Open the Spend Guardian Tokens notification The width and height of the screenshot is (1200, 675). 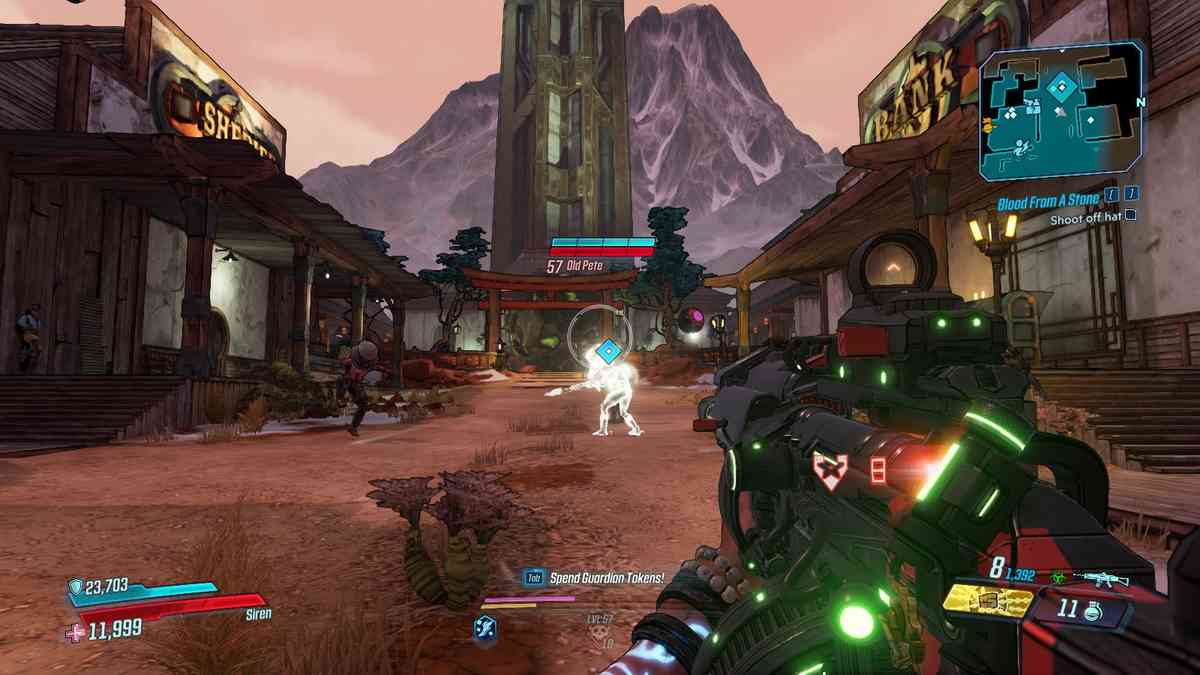(591, 577)
